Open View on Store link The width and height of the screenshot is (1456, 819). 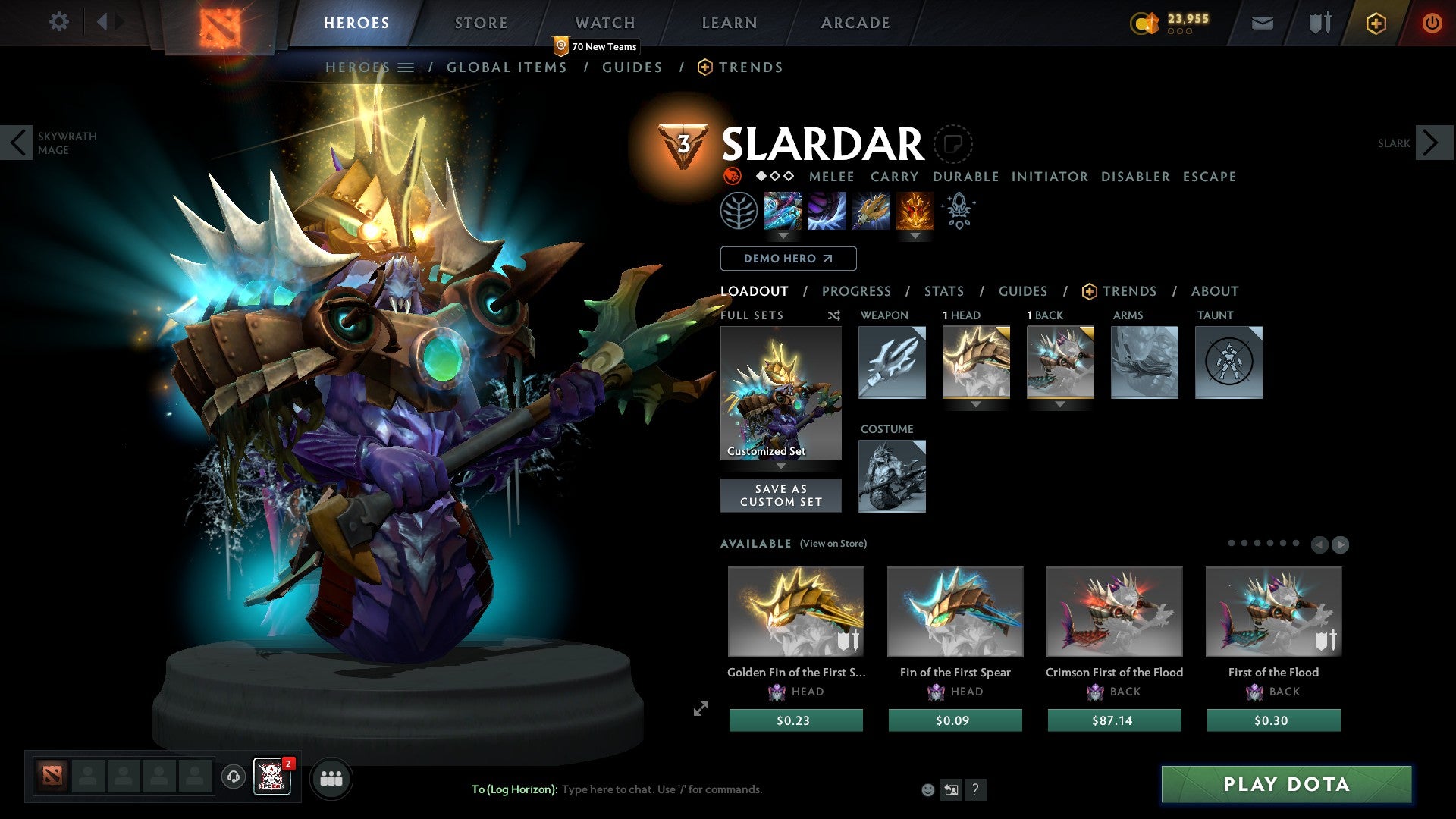(833, 544)
